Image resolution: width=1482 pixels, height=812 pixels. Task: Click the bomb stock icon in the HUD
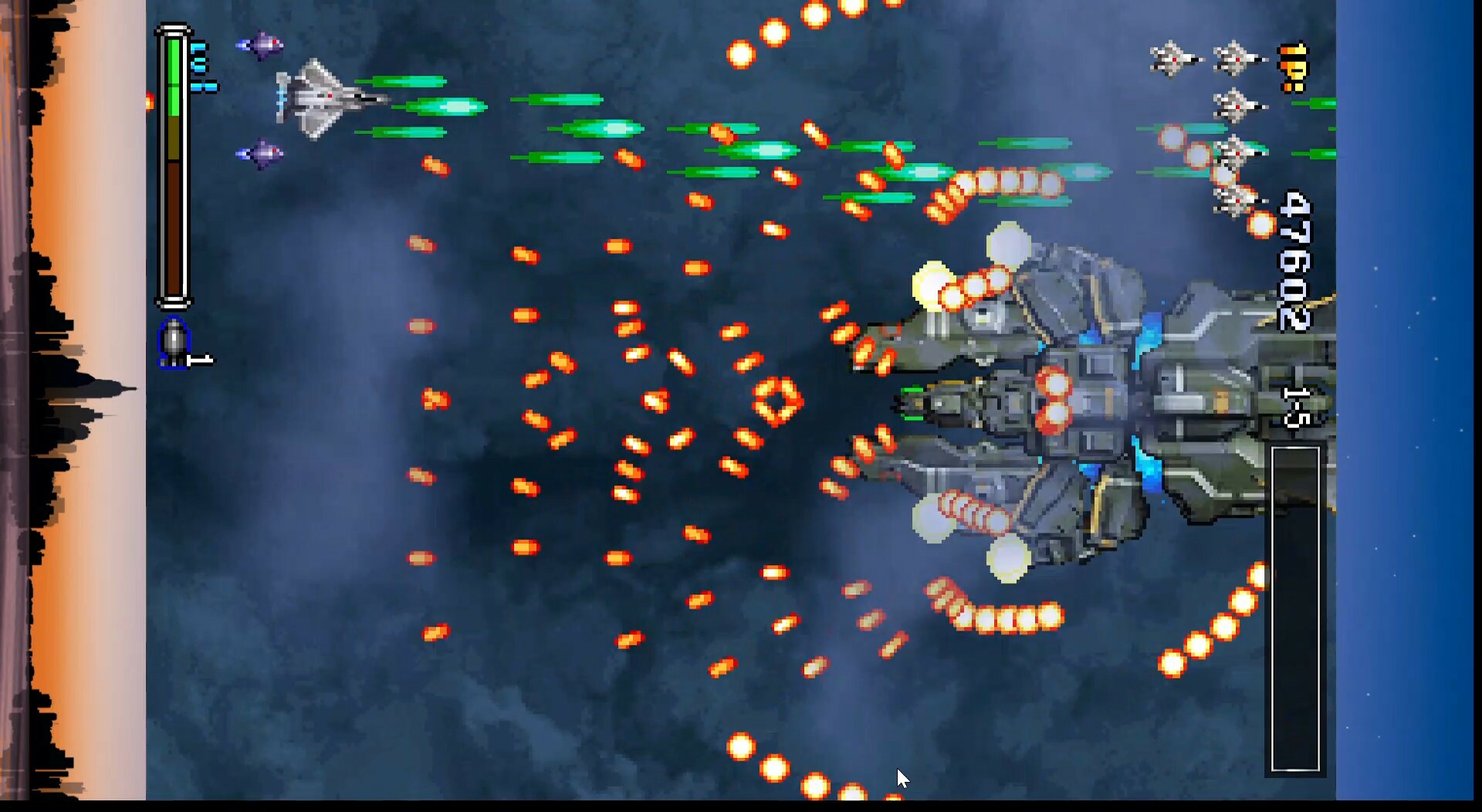coord(176,343)
